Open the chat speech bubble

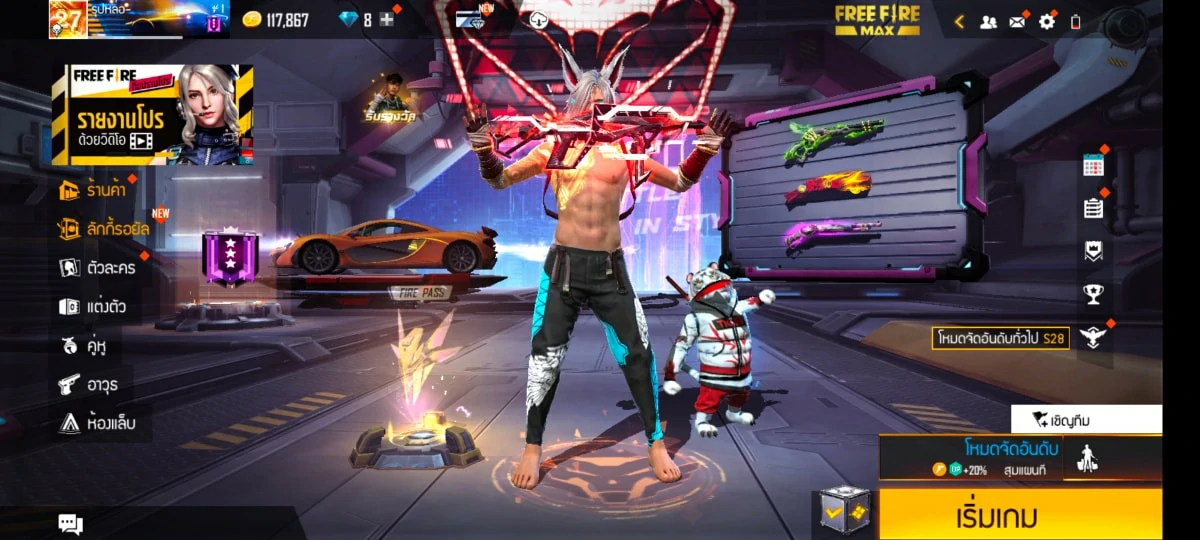(70, 523)
